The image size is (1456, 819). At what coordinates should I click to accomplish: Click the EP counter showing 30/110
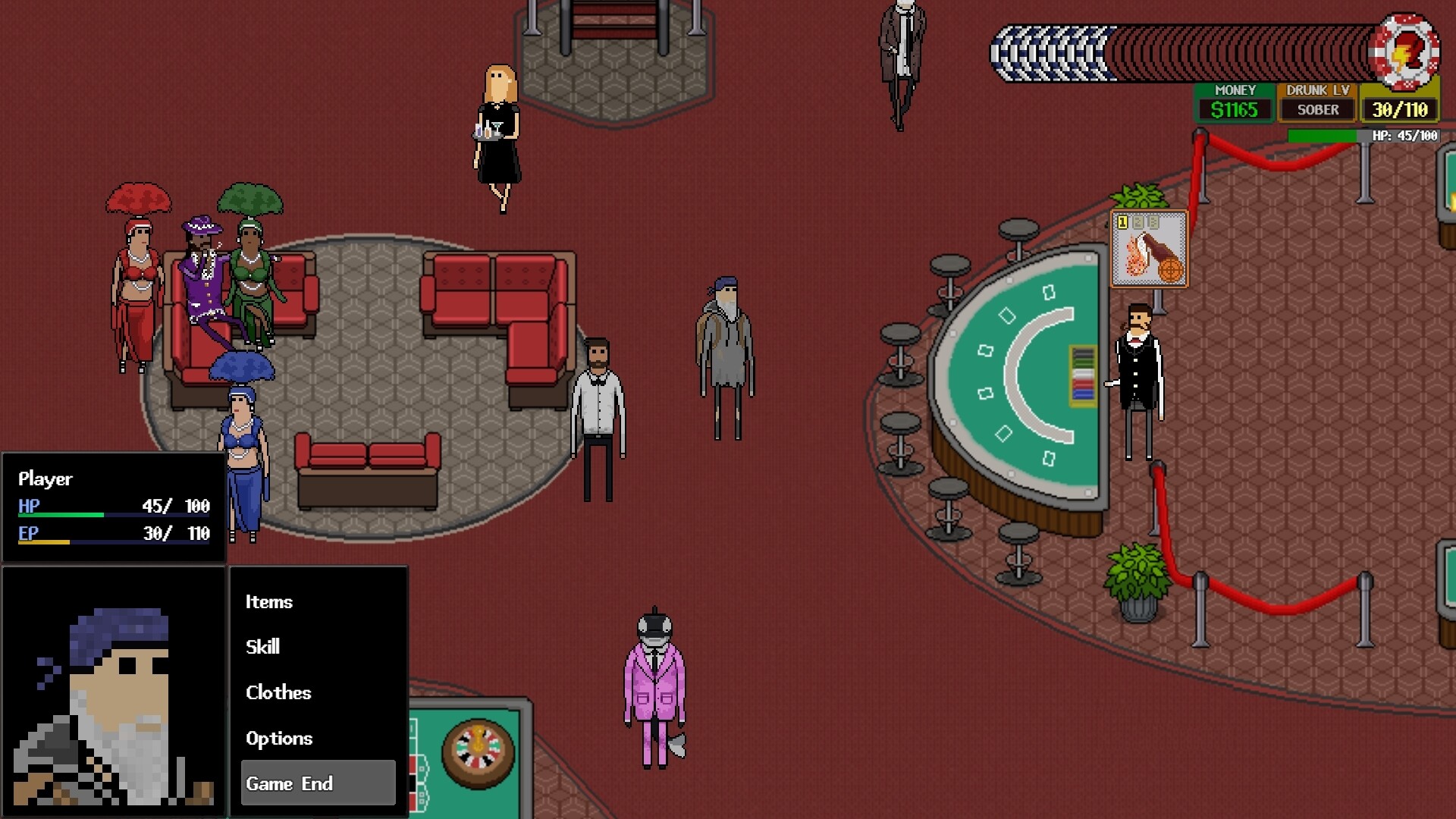(x=1399, y=108)
